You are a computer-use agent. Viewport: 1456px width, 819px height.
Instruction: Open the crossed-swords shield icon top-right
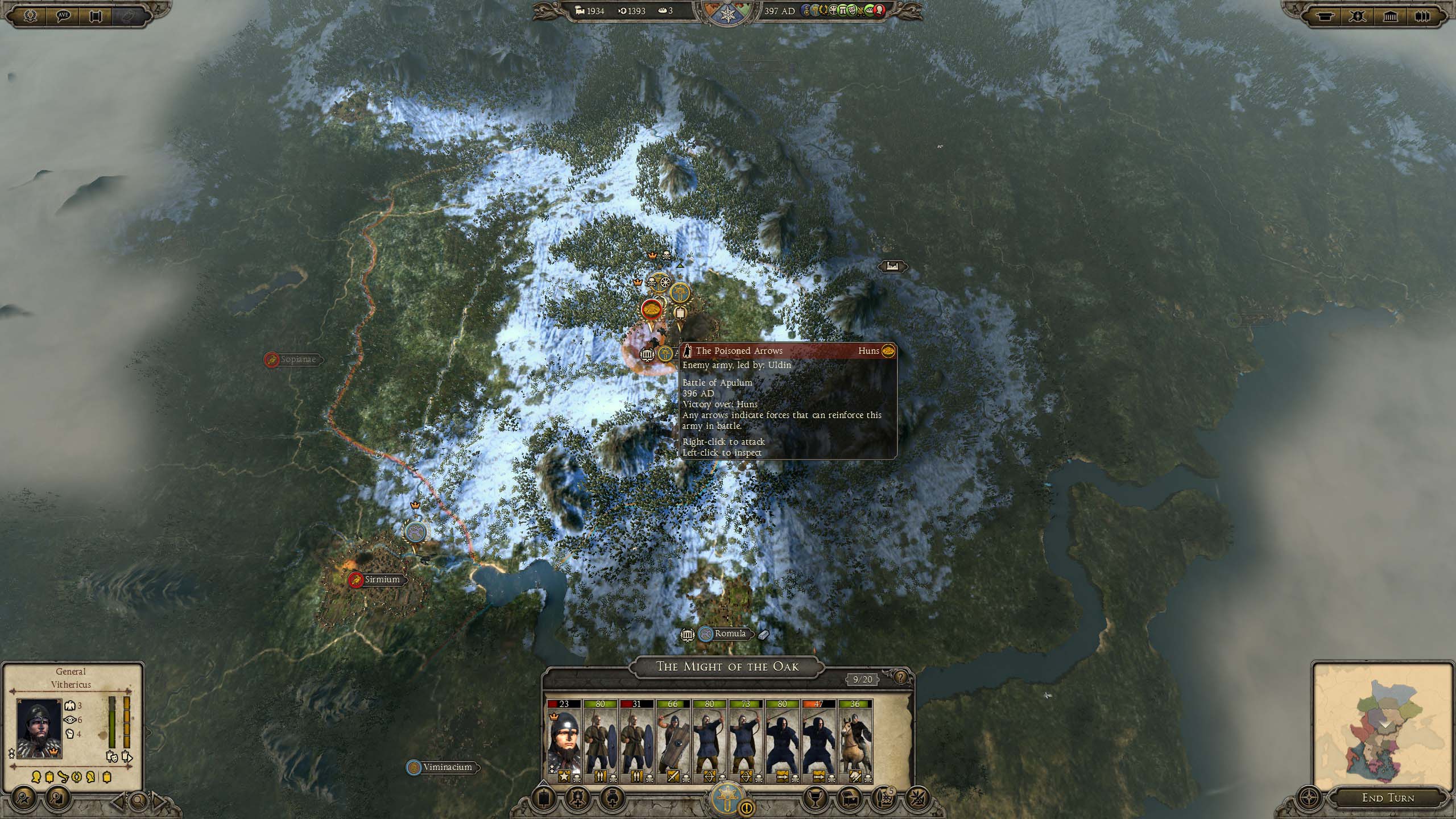pos(1358,16)
